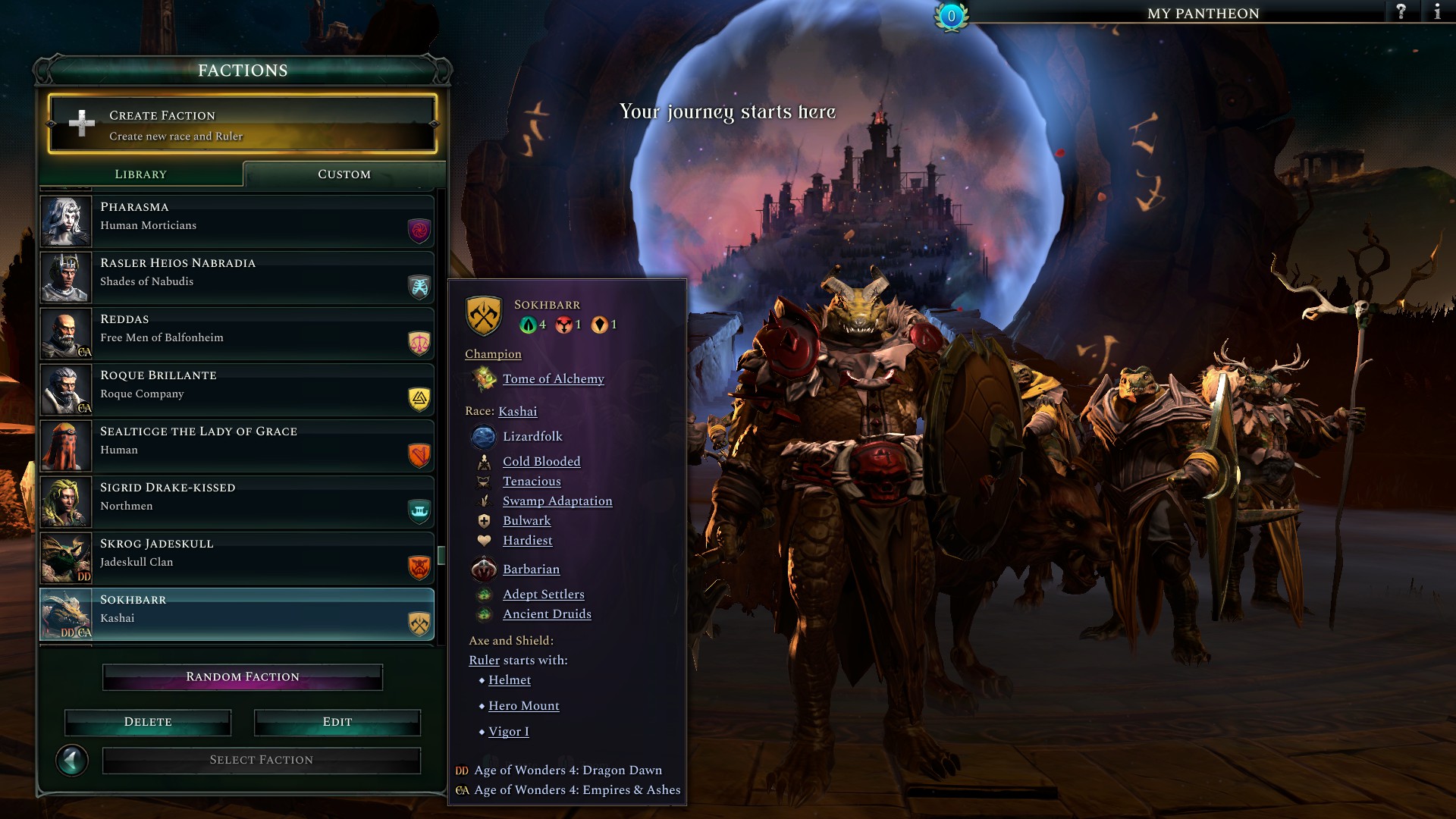Select the Sokhbarr Kashai faction
The image size is (1456, 819).
click(x=237, y=614)
